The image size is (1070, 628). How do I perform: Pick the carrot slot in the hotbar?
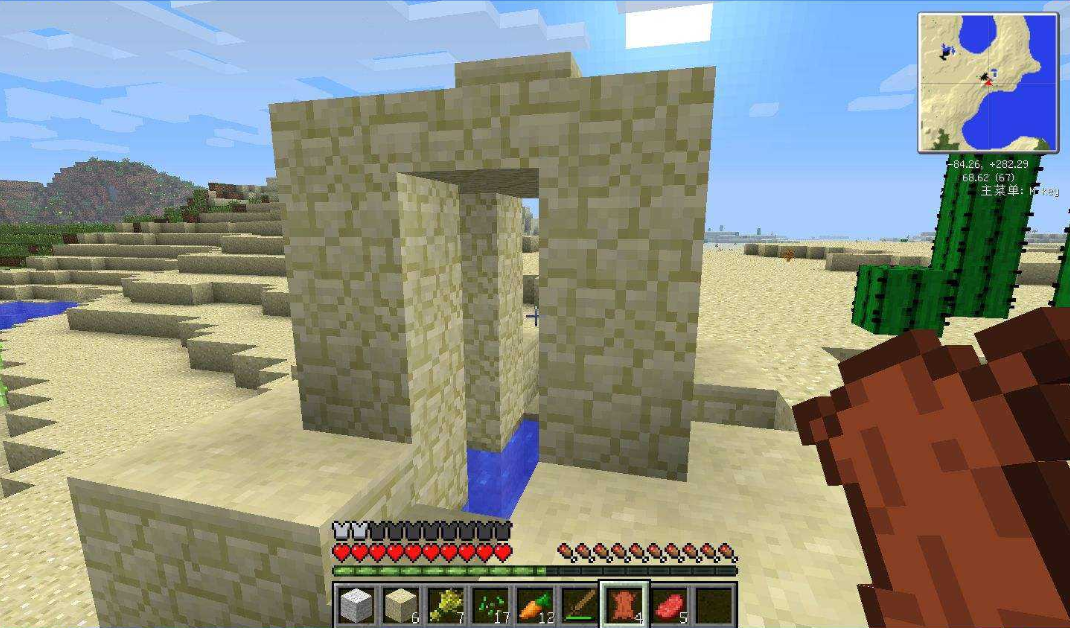click(534, 605)
